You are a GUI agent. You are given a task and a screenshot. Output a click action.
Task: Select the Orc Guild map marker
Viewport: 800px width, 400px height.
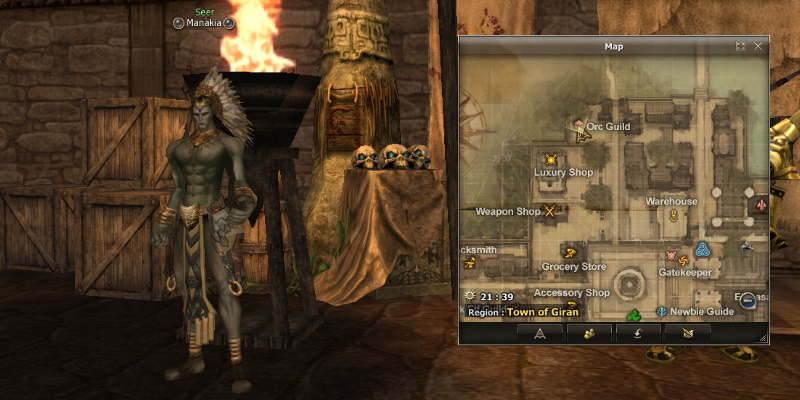click(579, 128)
